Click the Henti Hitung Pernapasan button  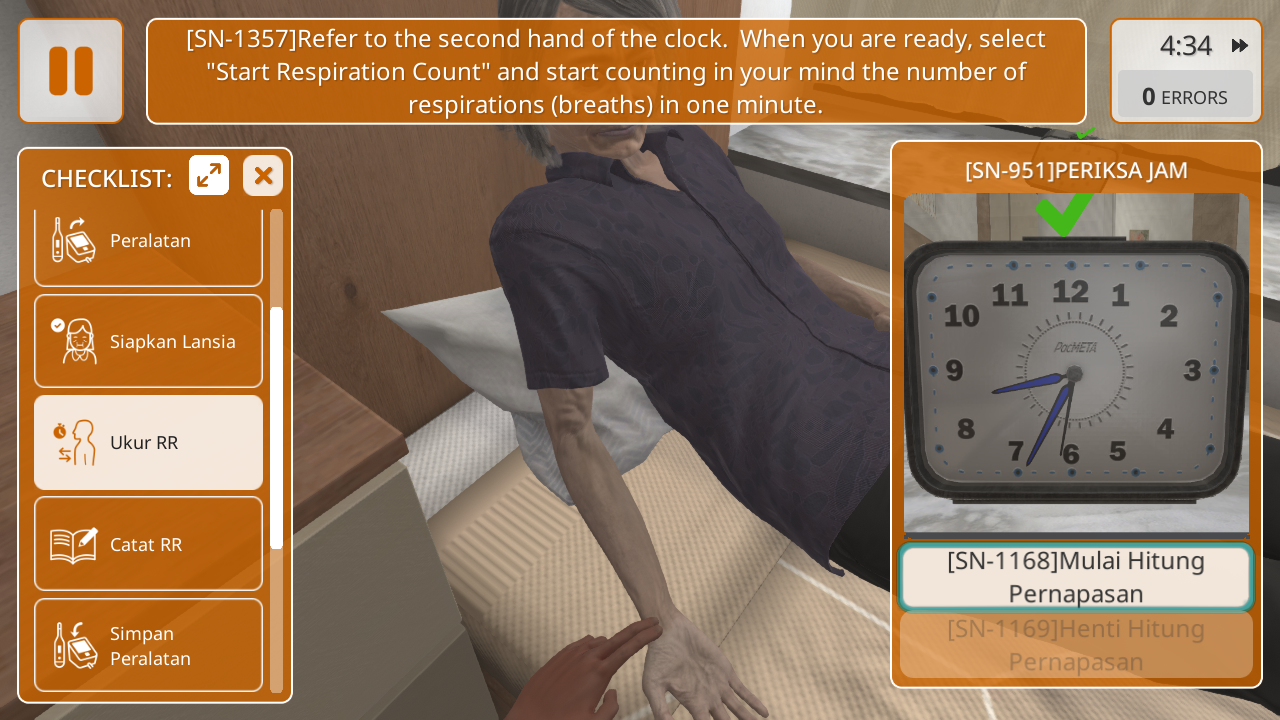1076,645
